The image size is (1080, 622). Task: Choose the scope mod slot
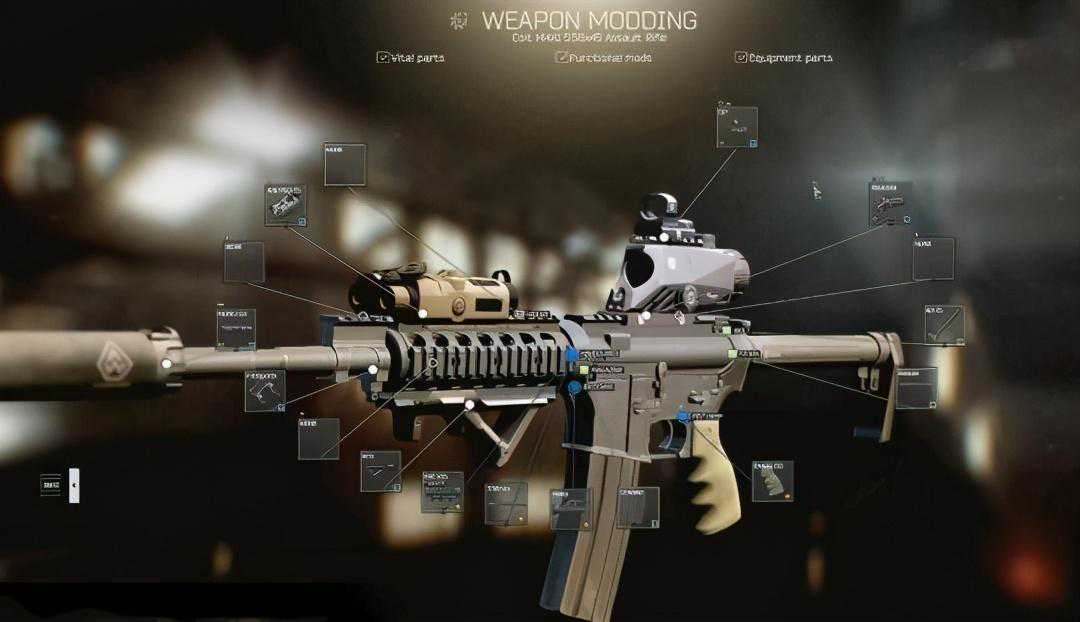pos(889,204)
